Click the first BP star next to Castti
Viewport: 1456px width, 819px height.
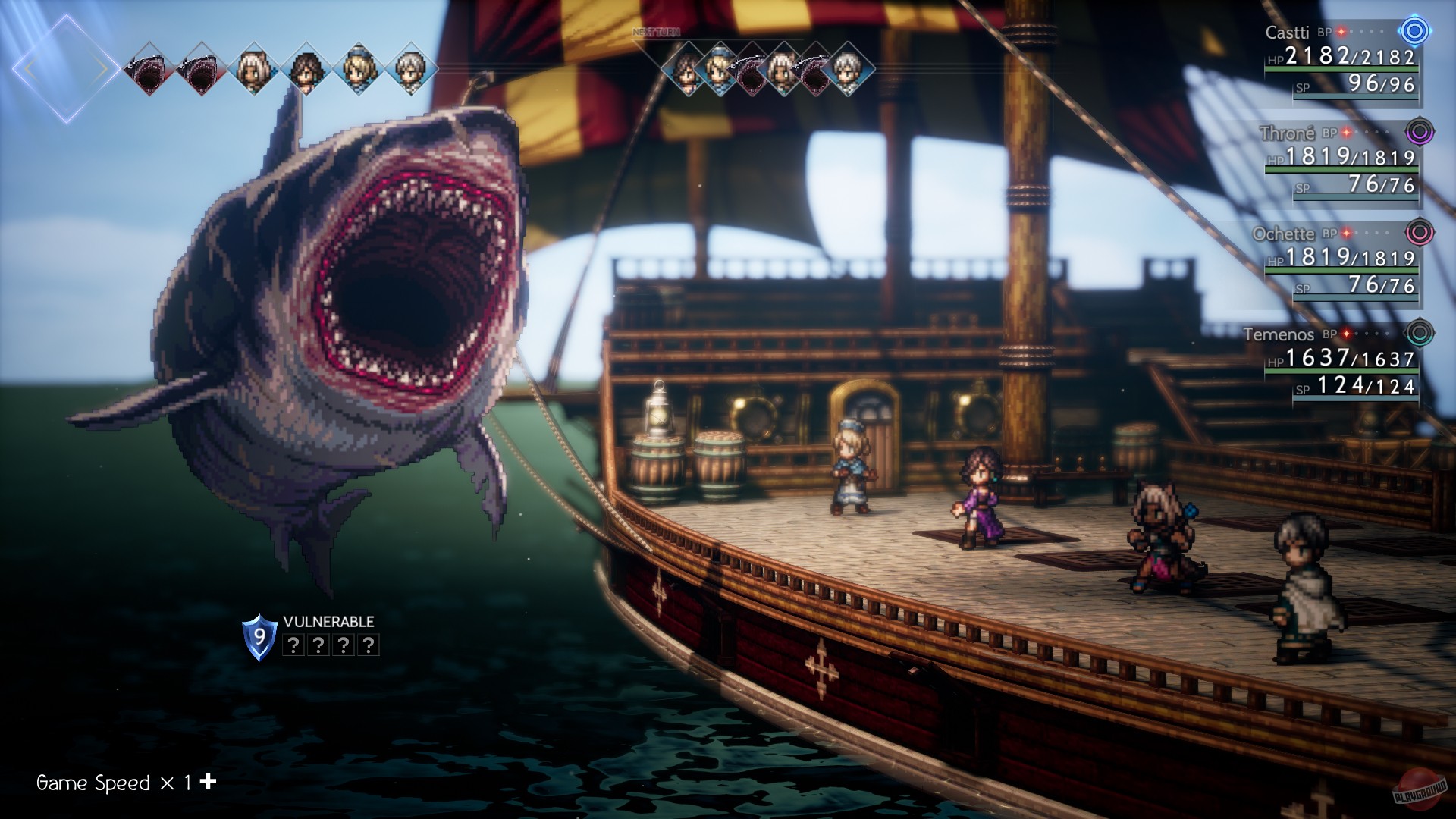(1341, 32)
